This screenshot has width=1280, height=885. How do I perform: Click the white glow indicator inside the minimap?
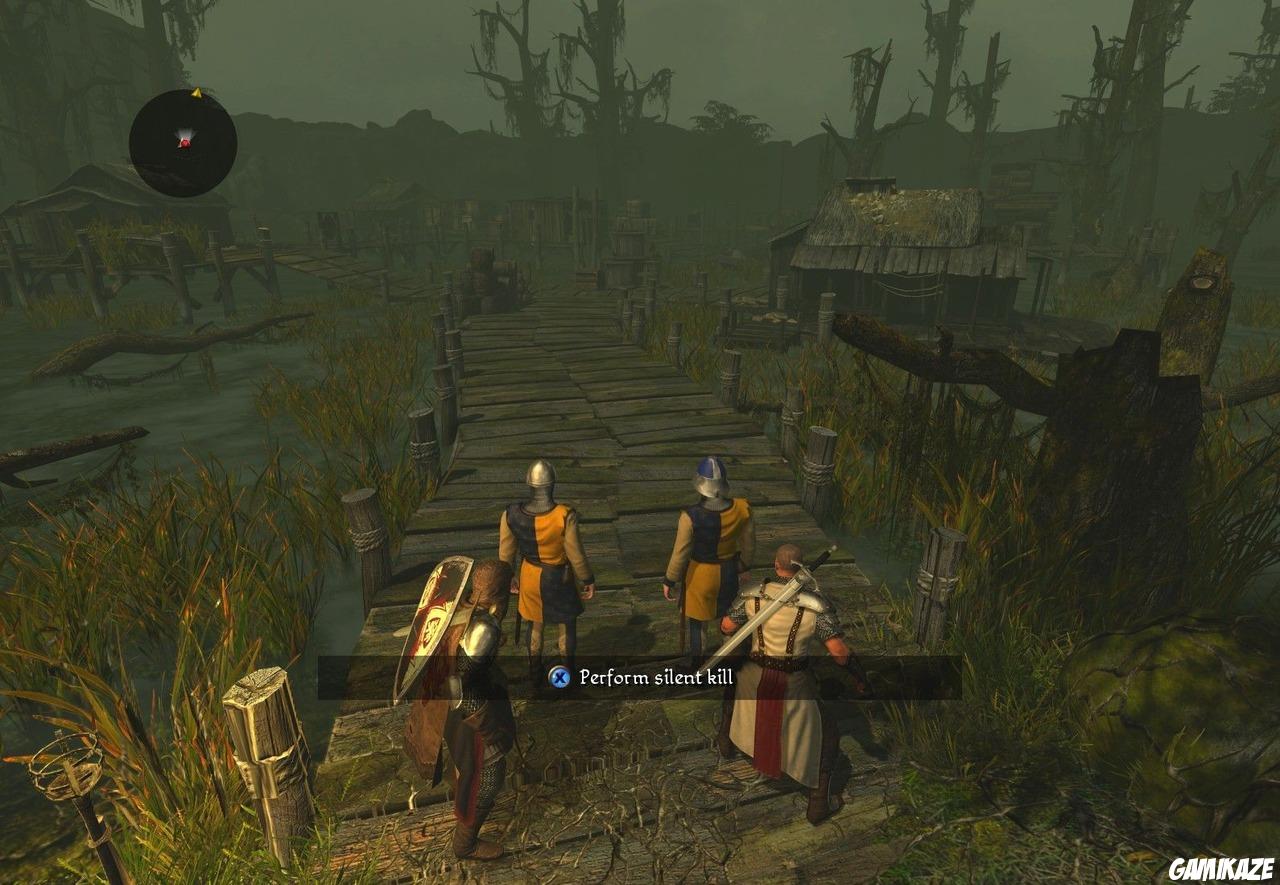coord(186,133)
